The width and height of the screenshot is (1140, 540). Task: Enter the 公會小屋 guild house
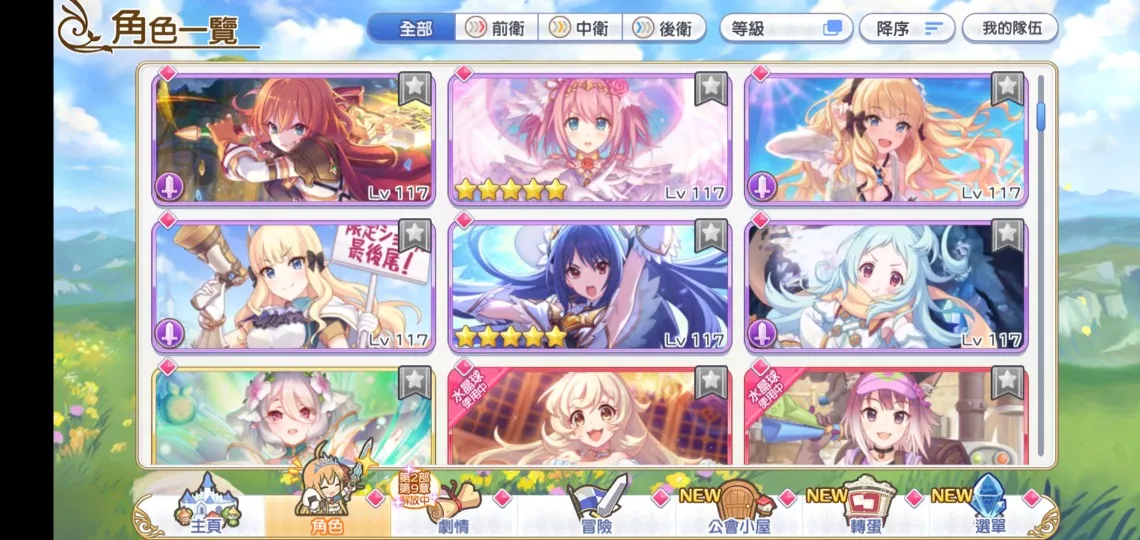(738, 508)
